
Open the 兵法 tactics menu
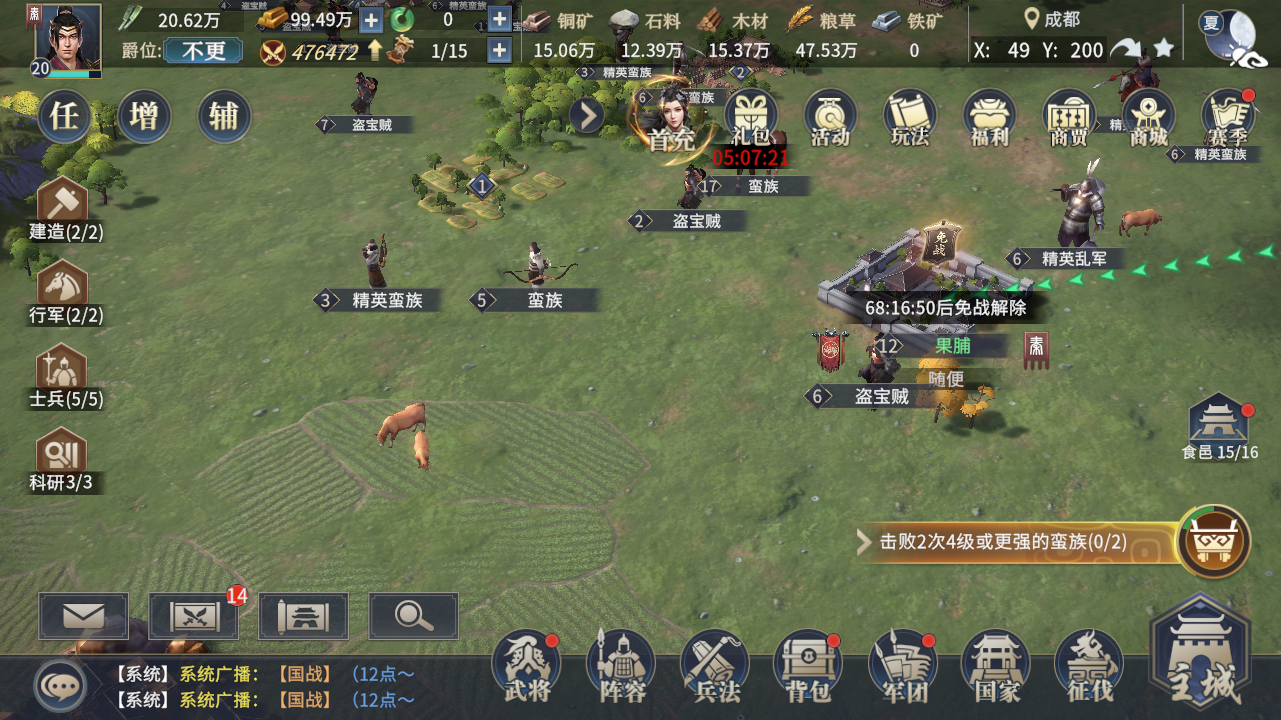click(715, 665)
